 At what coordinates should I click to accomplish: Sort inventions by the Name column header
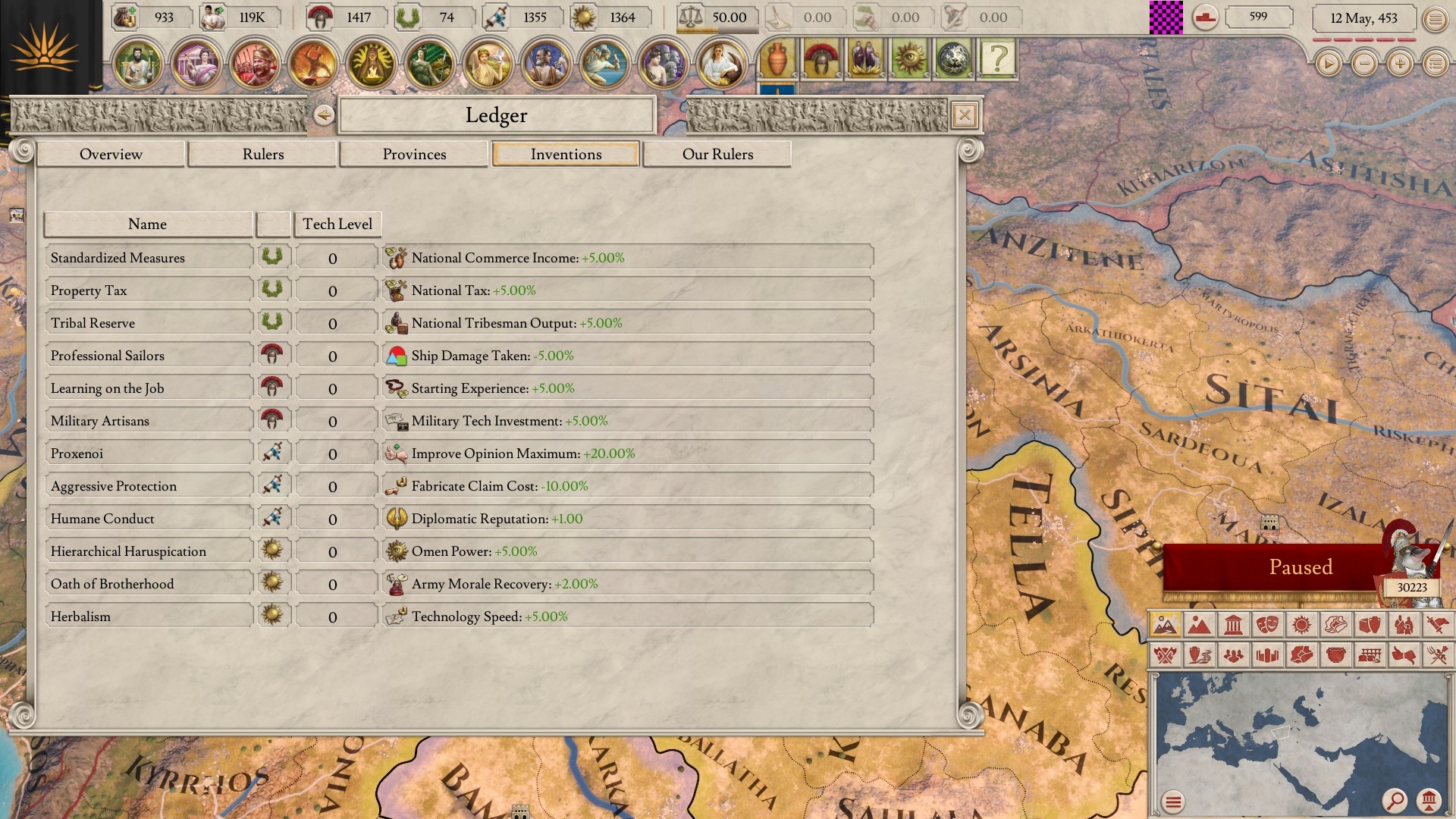(147, 224)
